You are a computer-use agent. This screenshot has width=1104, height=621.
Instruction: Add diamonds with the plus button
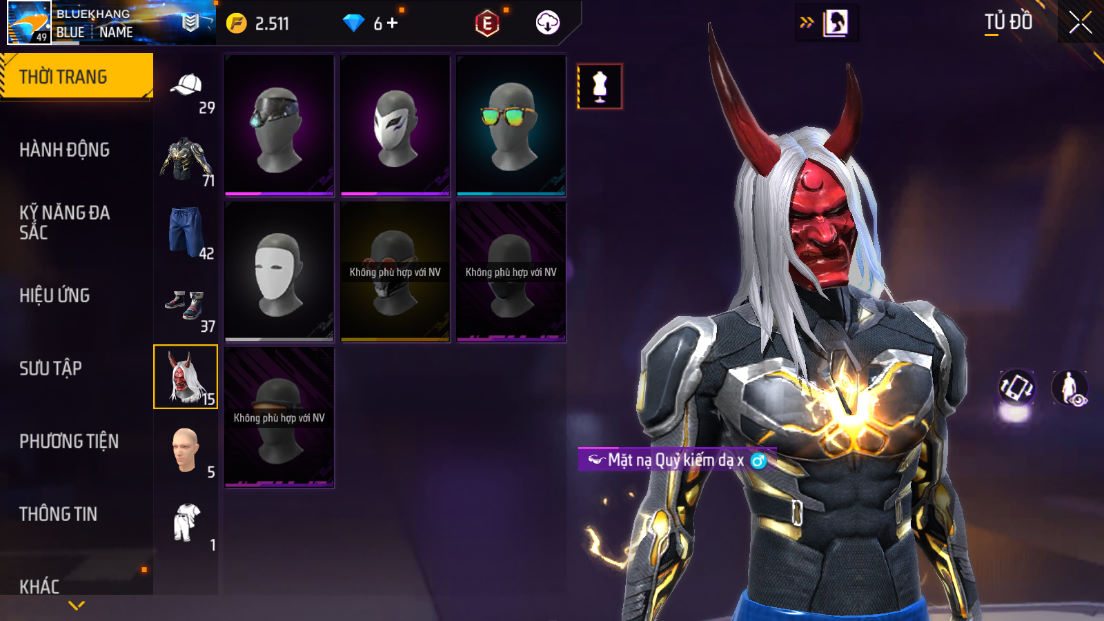click(392, 23)
